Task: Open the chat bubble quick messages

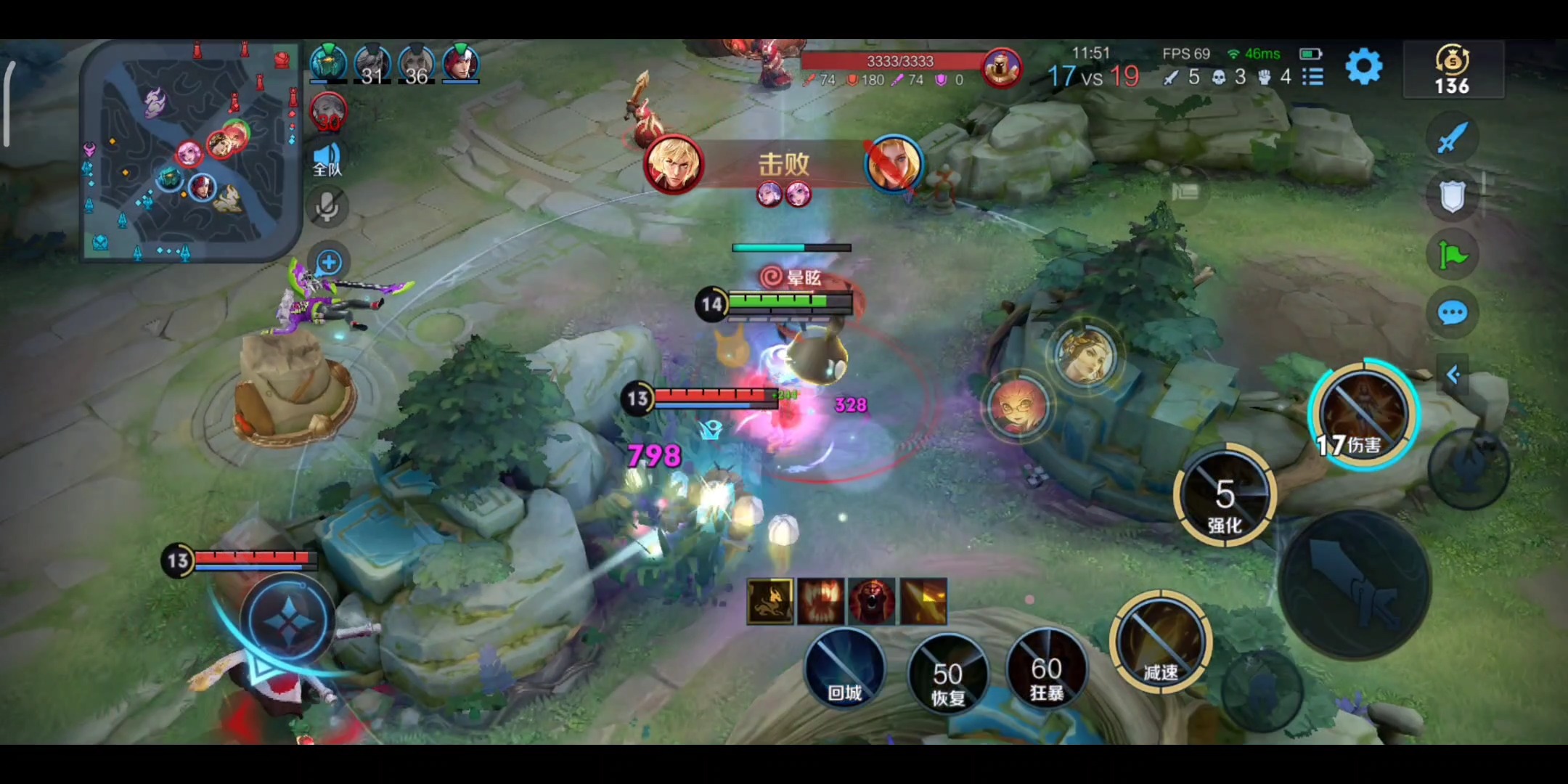Action: 1453,314
